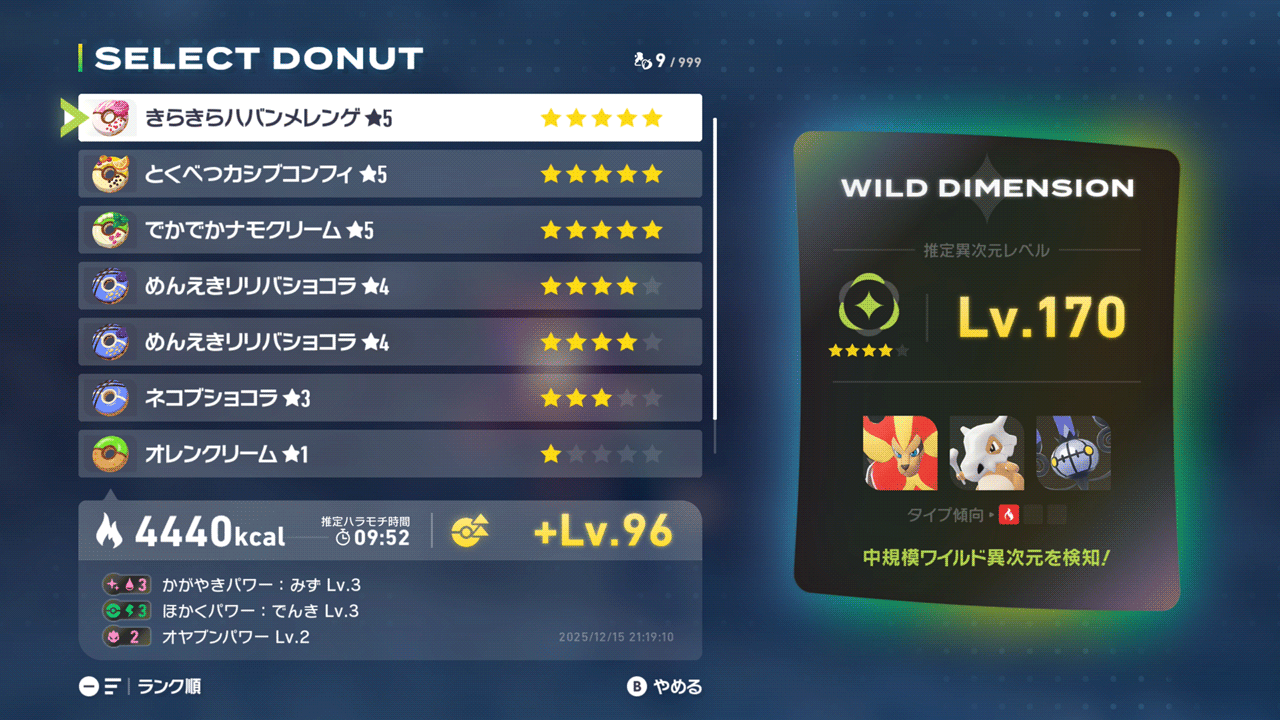Select the ネコブショコラ ★3 donut row
The width and height of the screenshot is (1280, 720).
(x=390, y=398)
